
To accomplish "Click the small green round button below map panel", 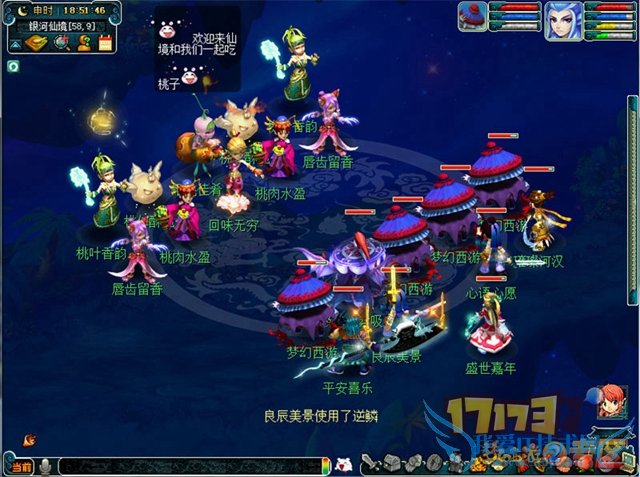I will (x=12, y=66).
